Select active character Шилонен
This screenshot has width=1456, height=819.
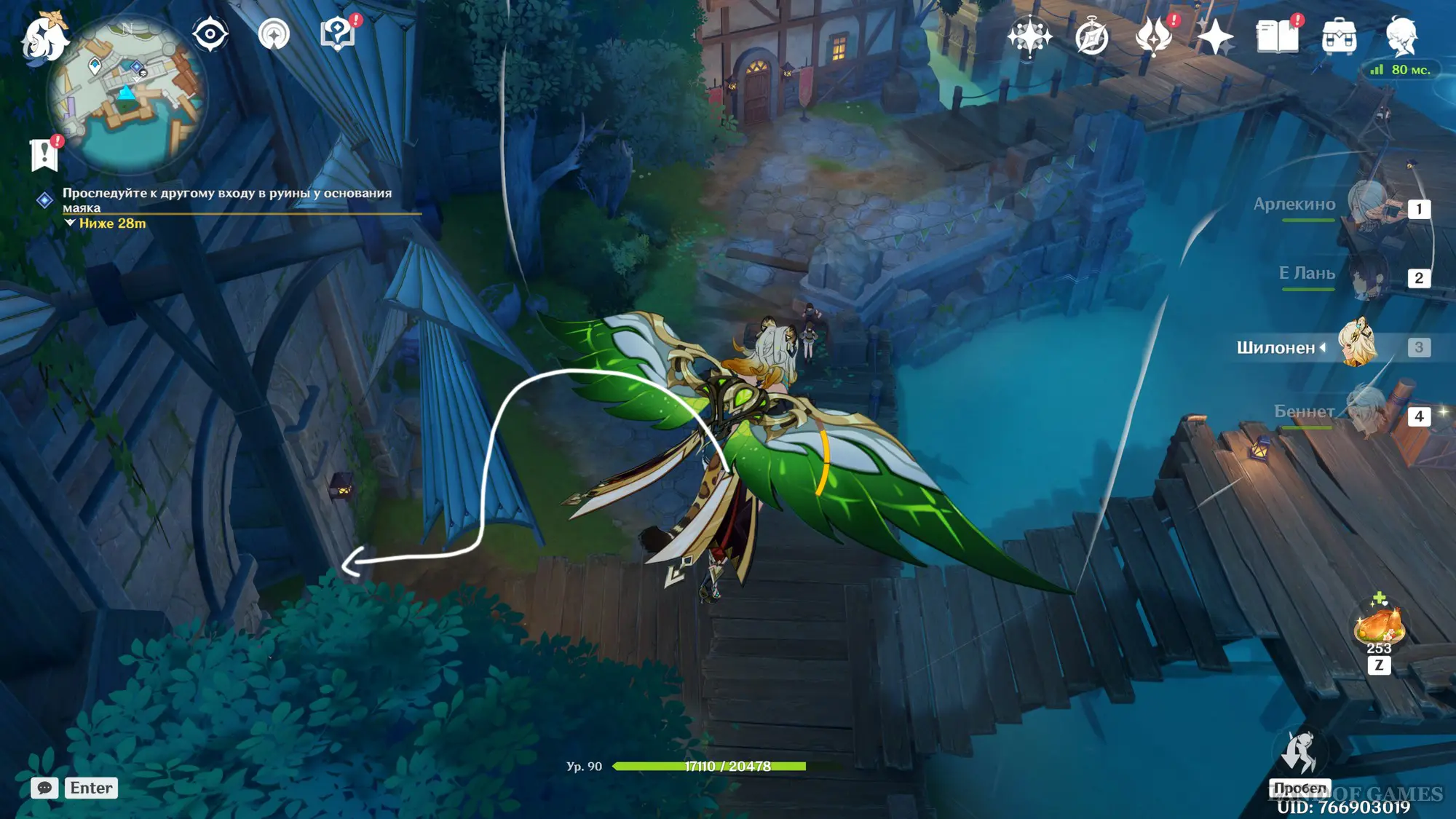point(1357,345)
